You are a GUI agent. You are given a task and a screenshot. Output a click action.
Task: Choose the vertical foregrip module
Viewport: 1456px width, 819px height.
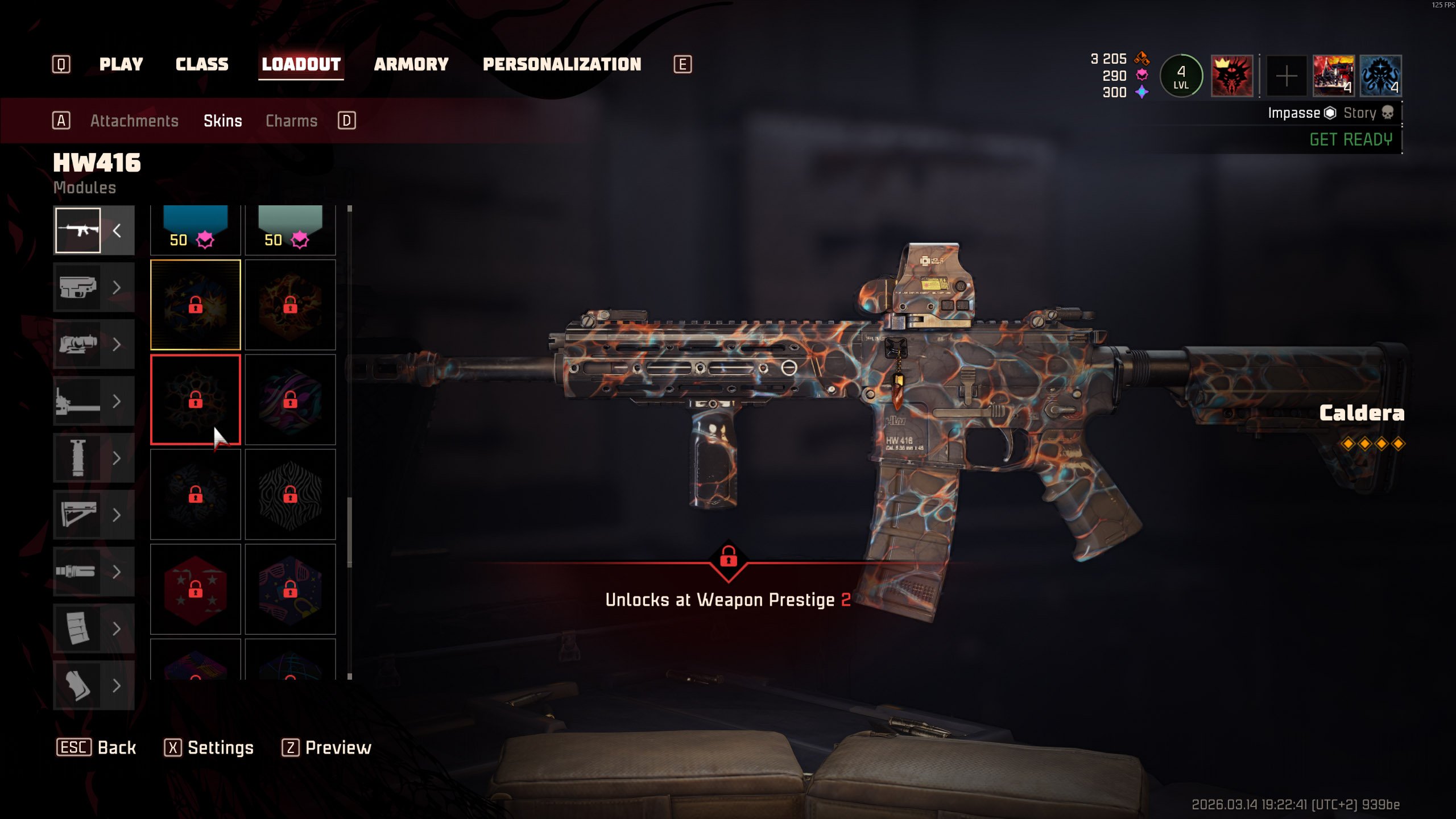coord(78,458)
